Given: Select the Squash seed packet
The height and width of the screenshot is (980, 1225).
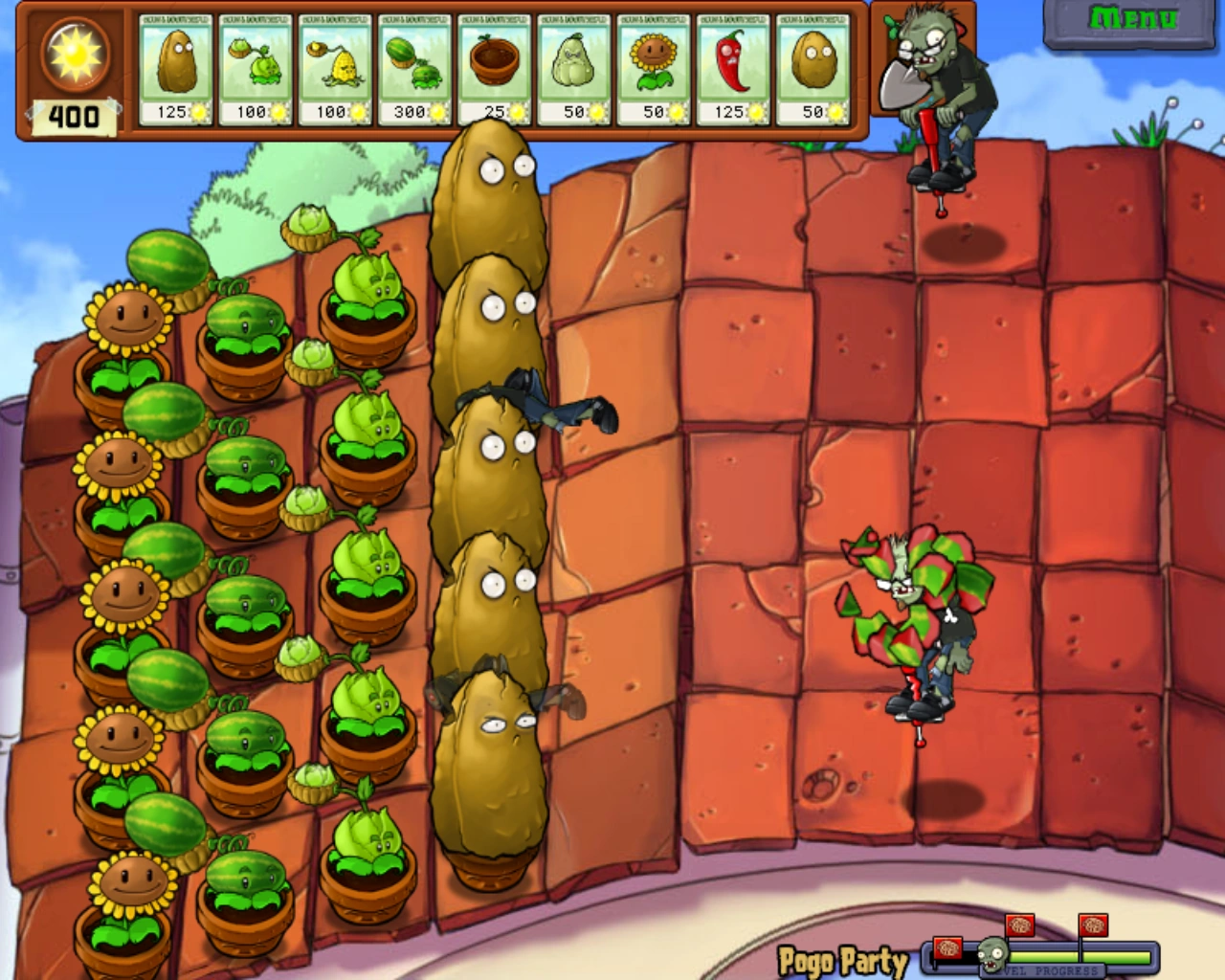Looking at the screenshot, I should [572, 67].
